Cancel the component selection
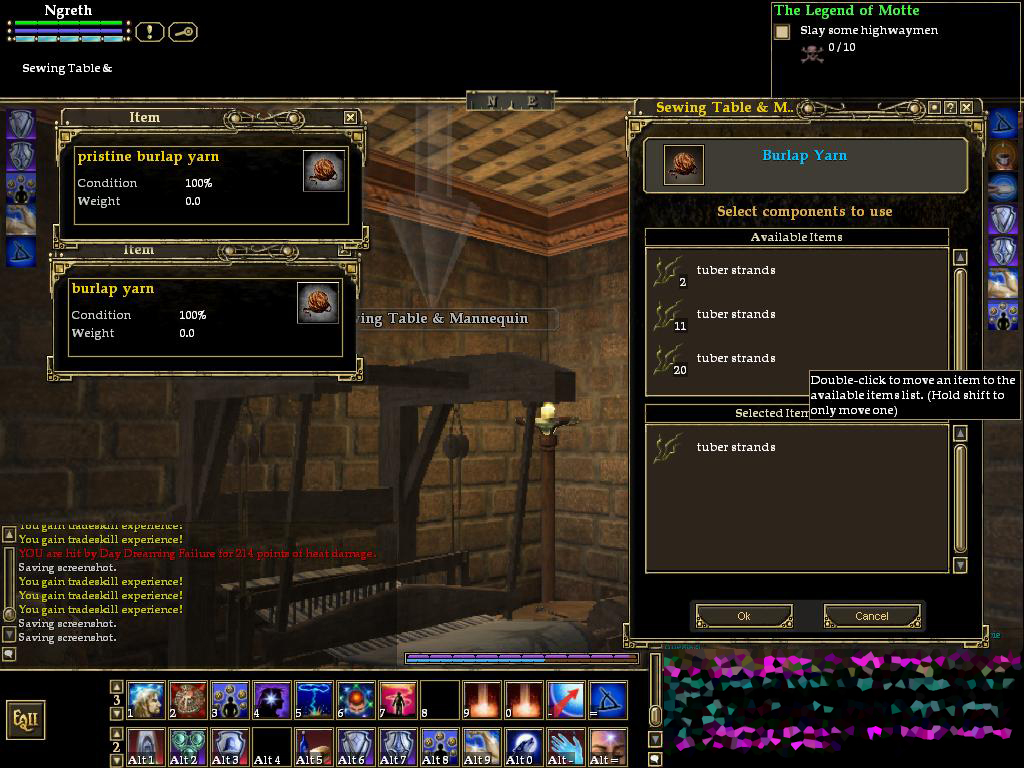This screenshot has height=768, width=1024. pos(871,616)
